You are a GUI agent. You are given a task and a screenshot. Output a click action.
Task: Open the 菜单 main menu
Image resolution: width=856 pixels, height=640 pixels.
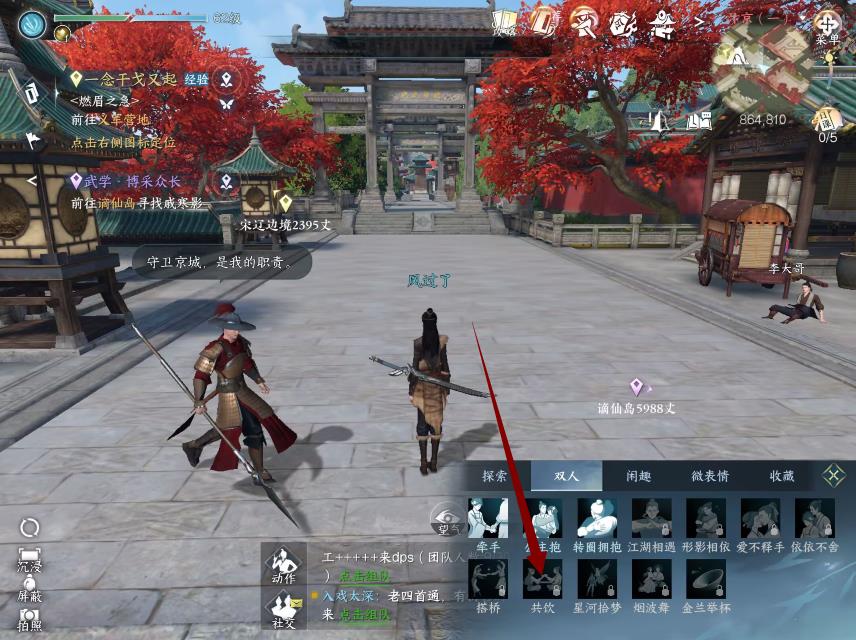click(x=828, y=25)
